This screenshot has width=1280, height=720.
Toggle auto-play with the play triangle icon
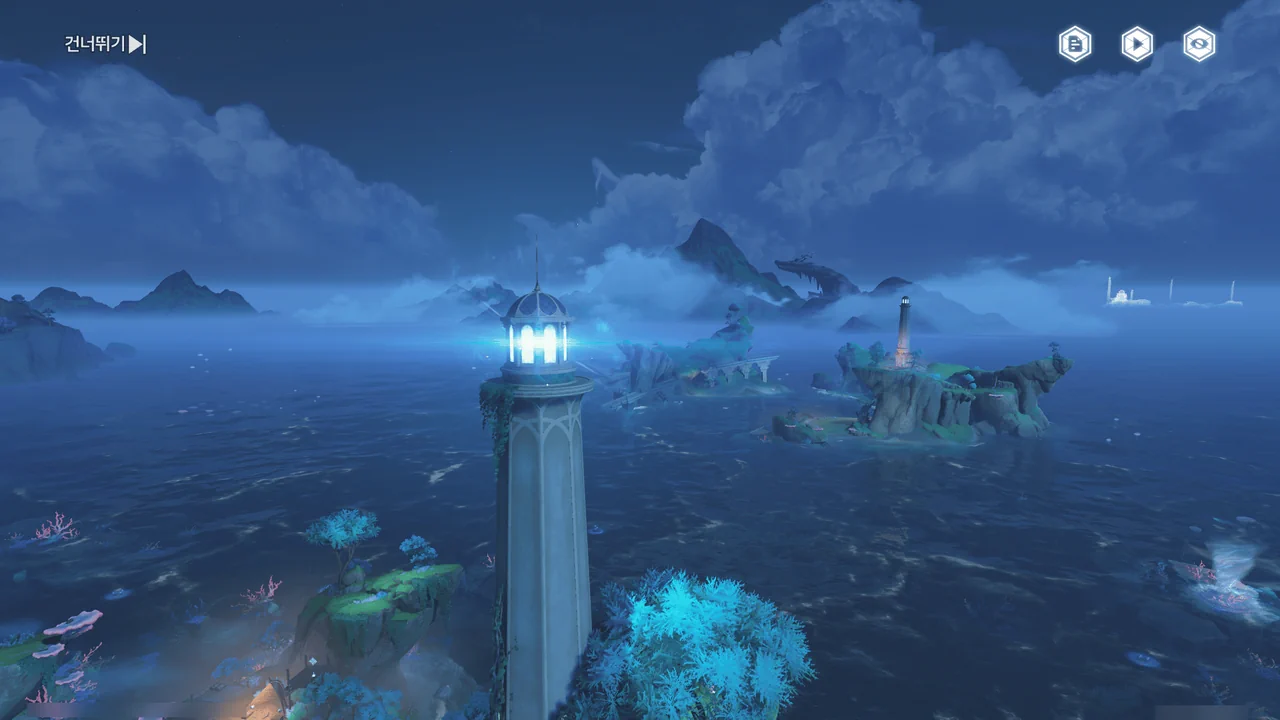1137,44
